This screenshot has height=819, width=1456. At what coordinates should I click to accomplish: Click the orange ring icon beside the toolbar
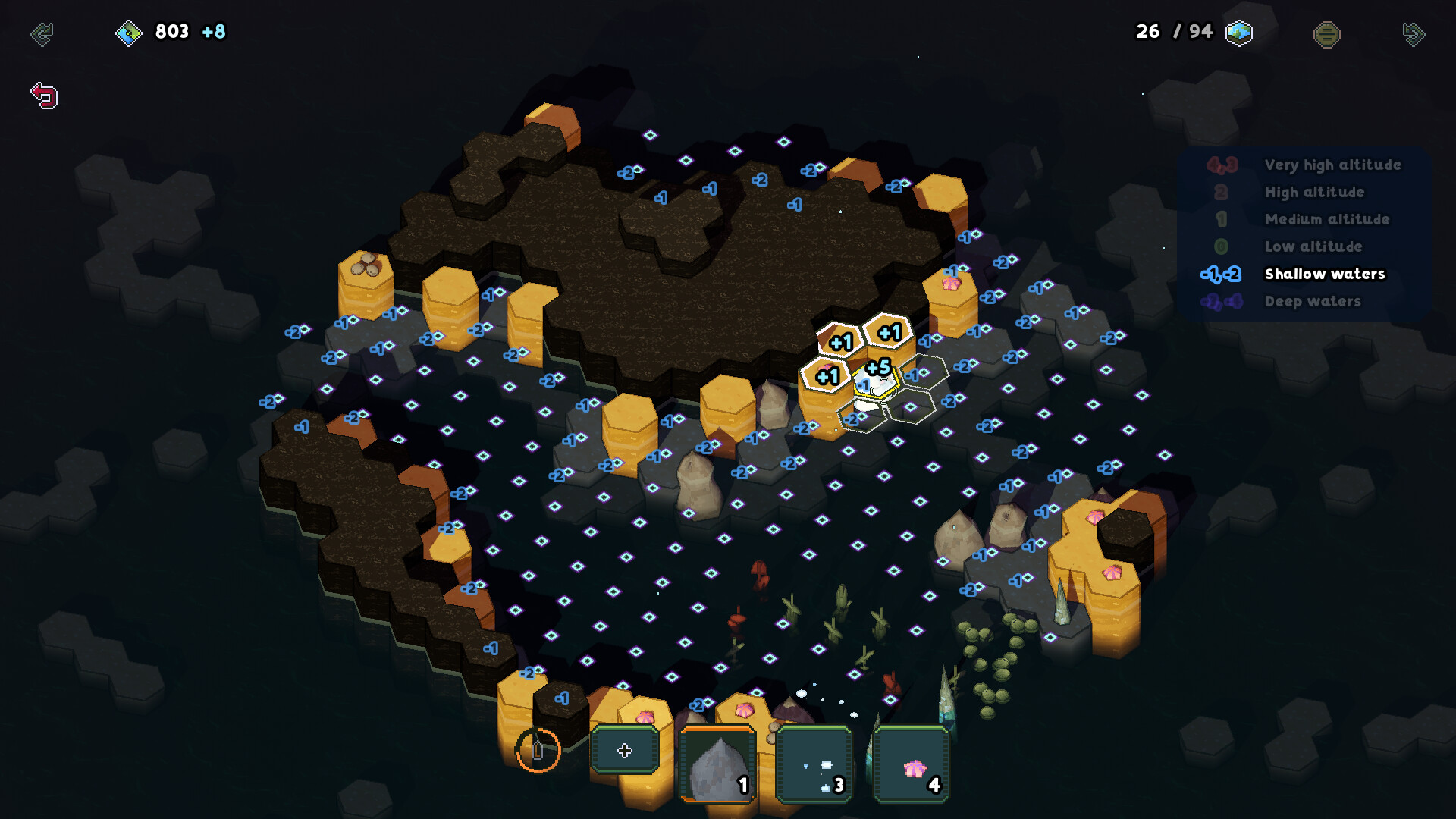538,750
